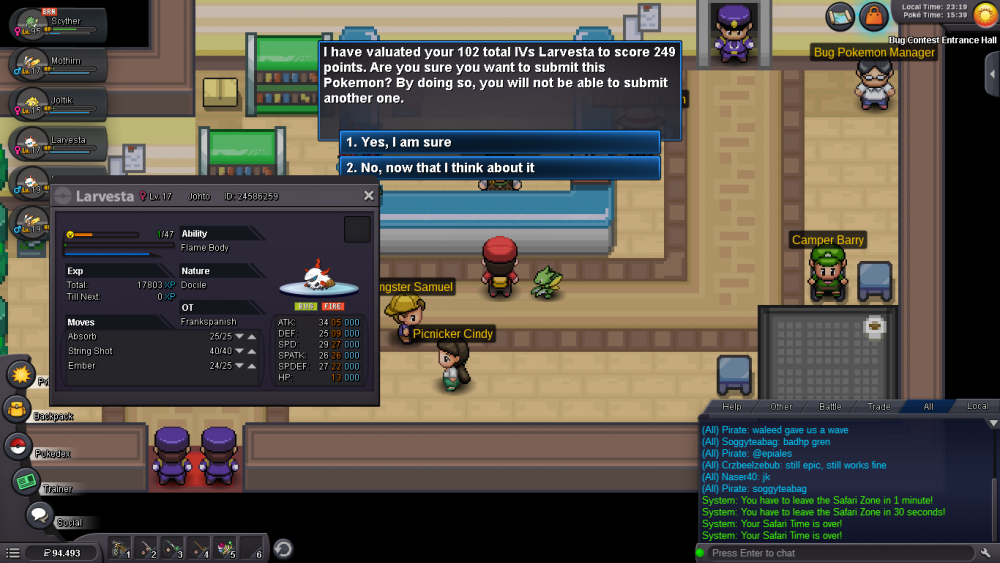Open the Social menu
The width and height of the screenshot is (1000, 563).
[39, 516]
